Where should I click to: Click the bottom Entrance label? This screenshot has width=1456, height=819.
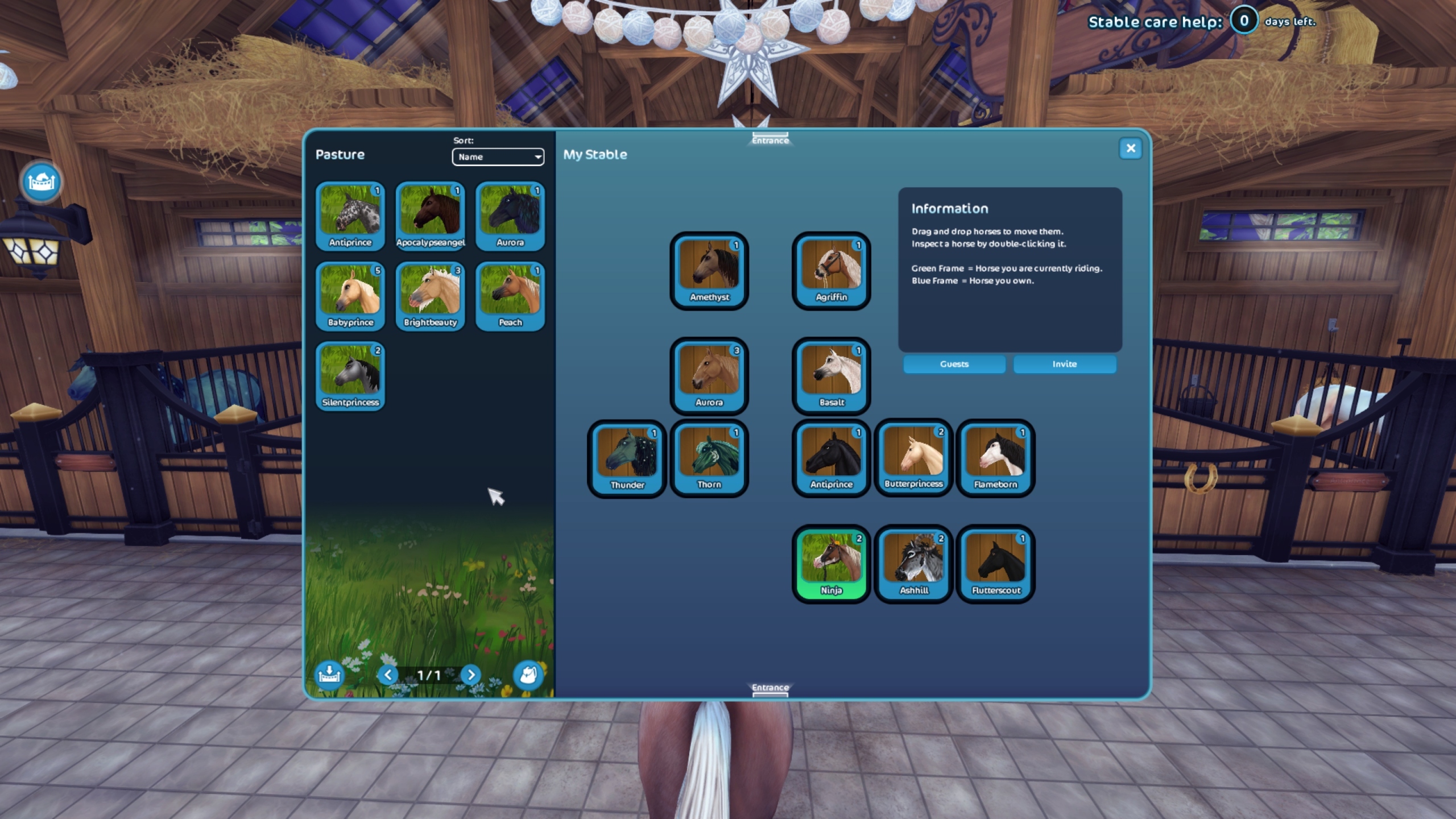770,687
